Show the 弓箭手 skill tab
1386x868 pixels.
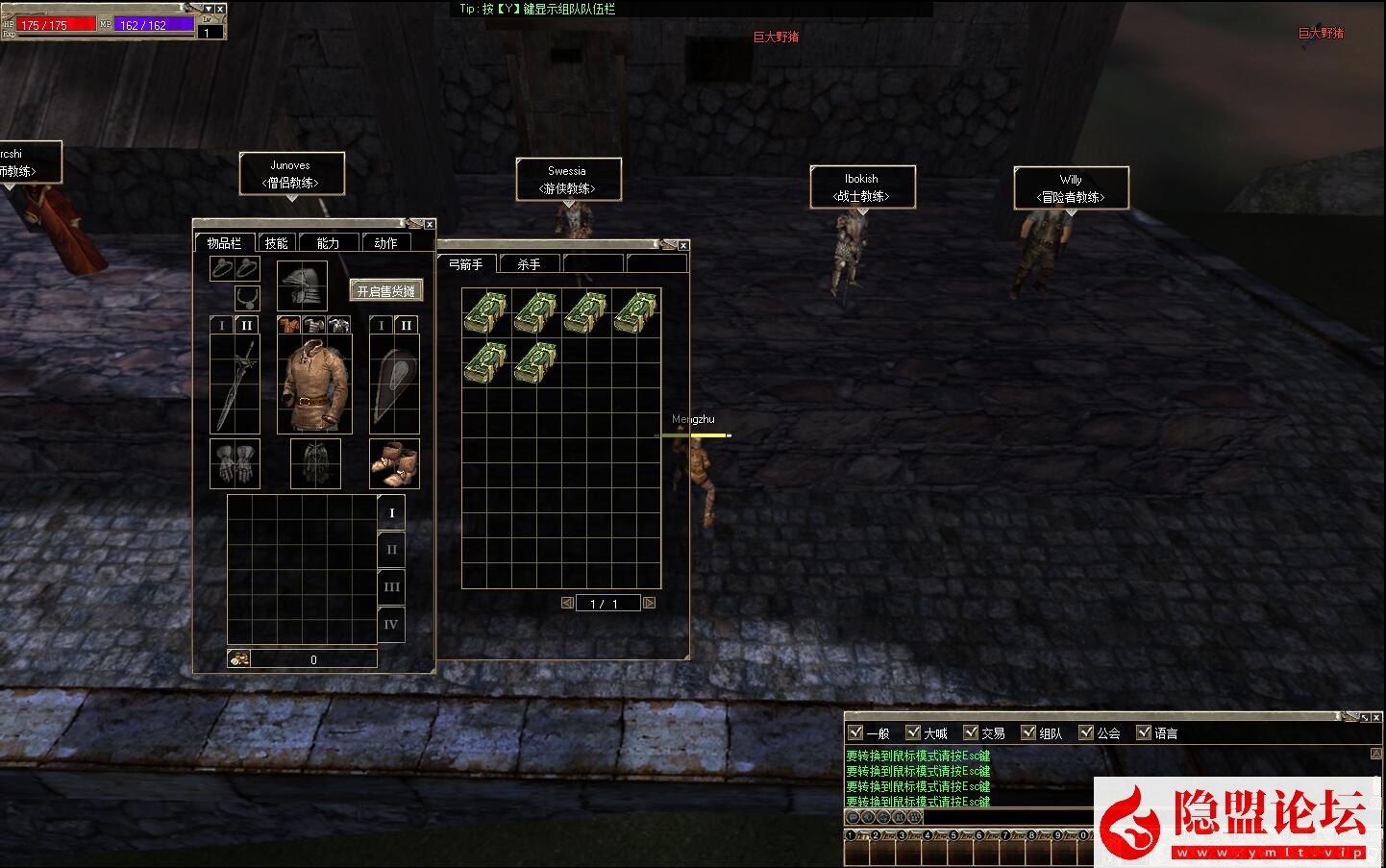(x=466, y=264)
